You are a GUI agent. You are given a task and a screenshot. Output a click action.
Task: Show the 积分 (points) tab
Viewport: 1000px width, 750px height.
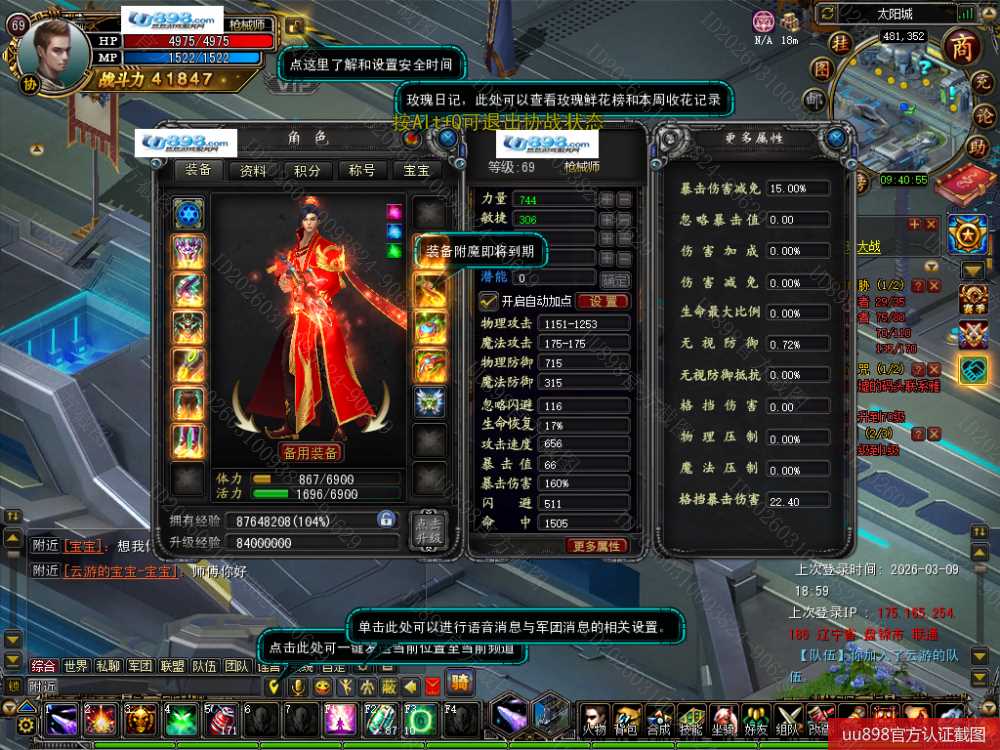coord(308,171)
